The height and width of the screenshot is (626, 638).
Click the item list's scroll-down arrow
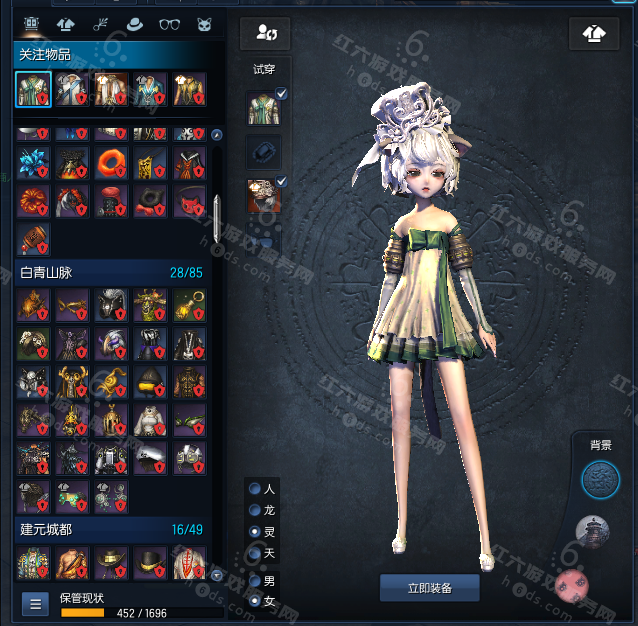(x=216, y=575)
